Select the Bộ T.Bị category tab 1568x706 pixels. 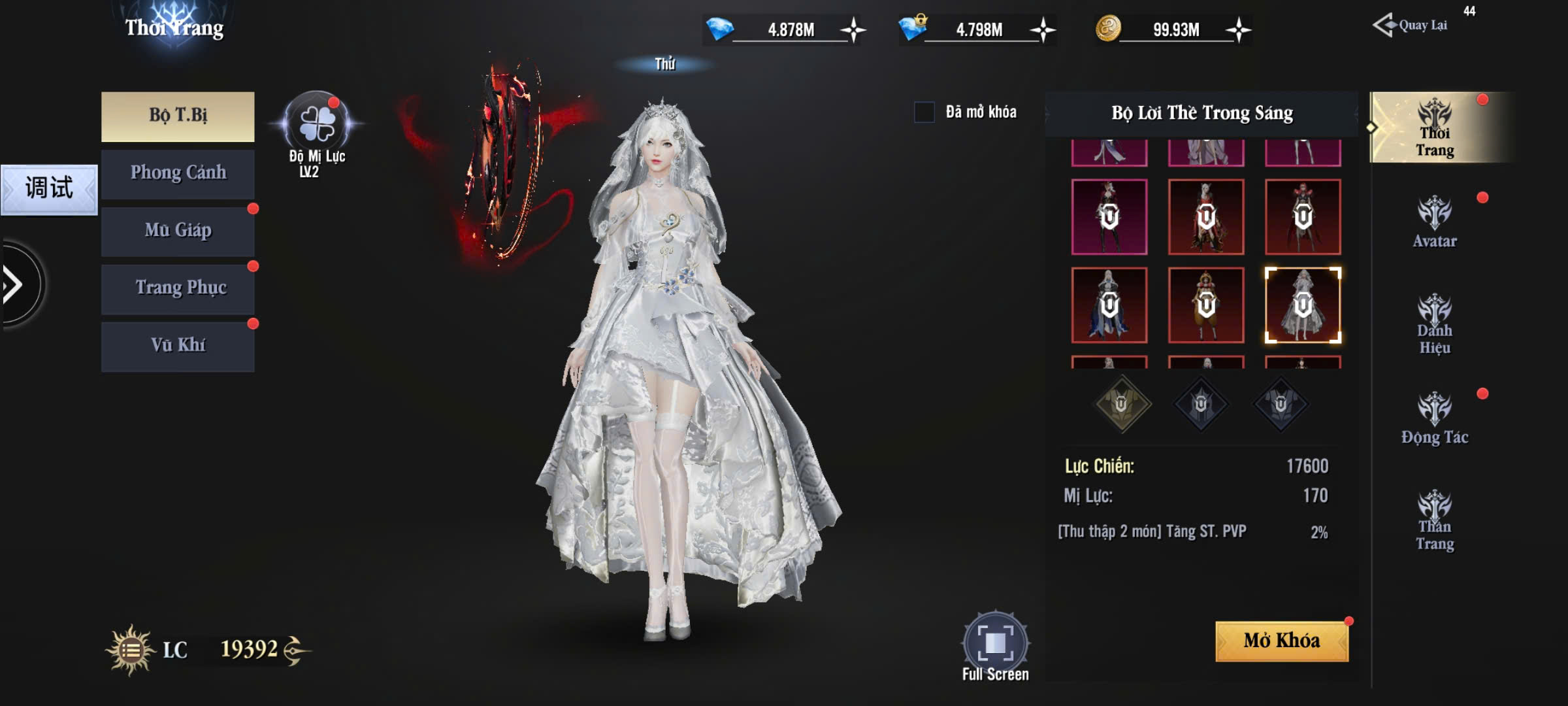point(178,116)
